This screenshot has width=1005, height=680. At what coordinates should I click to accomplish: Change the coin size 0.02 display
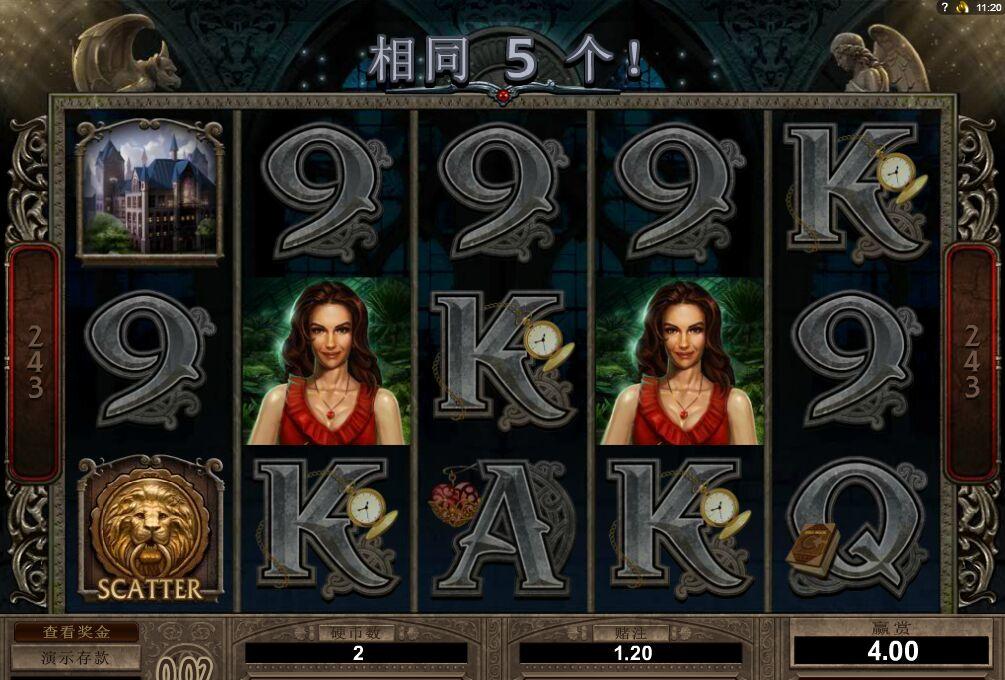coord(188,666)
